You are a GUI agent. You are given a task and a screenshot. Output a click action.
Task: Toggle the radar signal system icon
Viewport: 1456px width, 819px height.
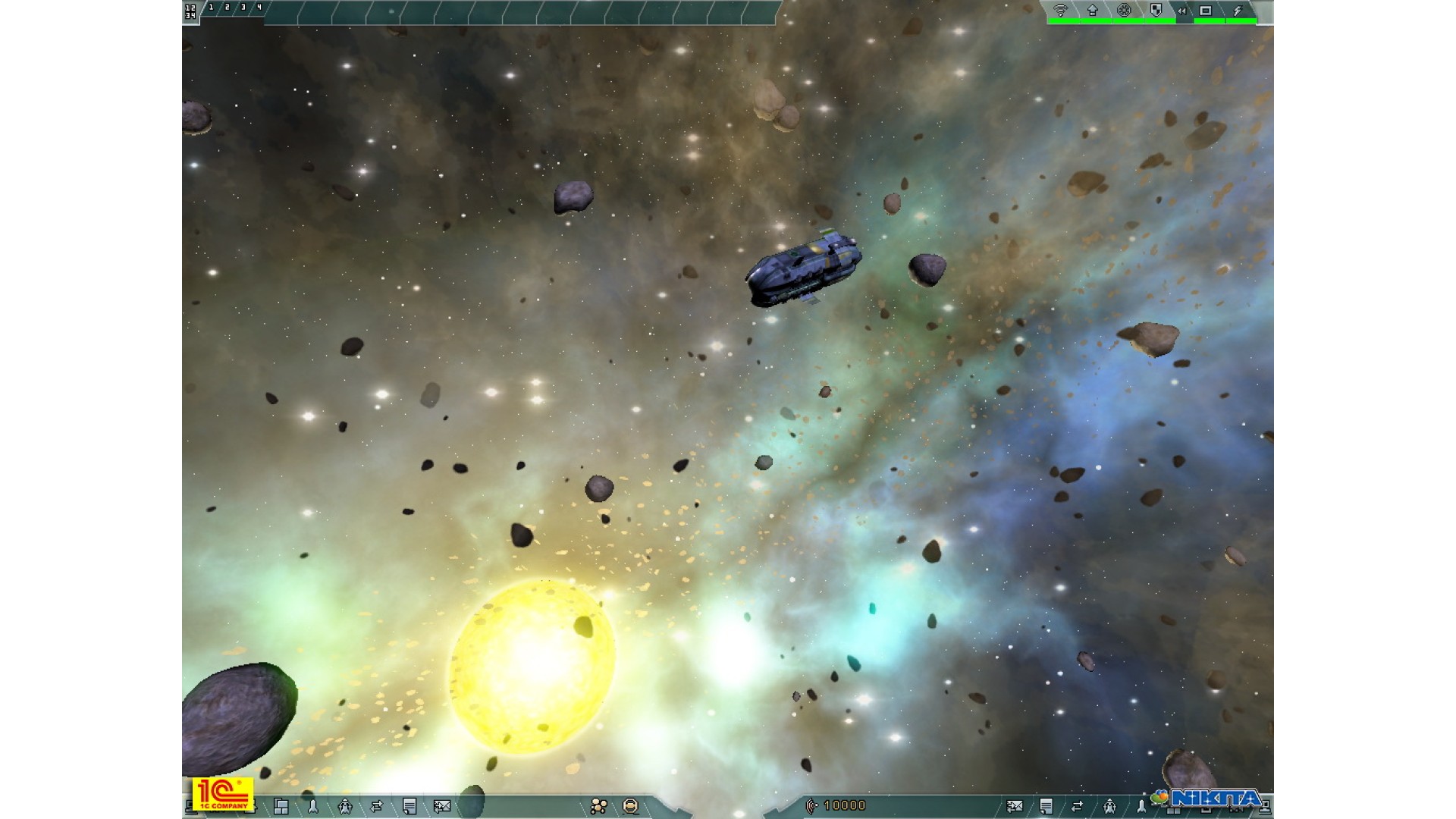coord(1060,11)
